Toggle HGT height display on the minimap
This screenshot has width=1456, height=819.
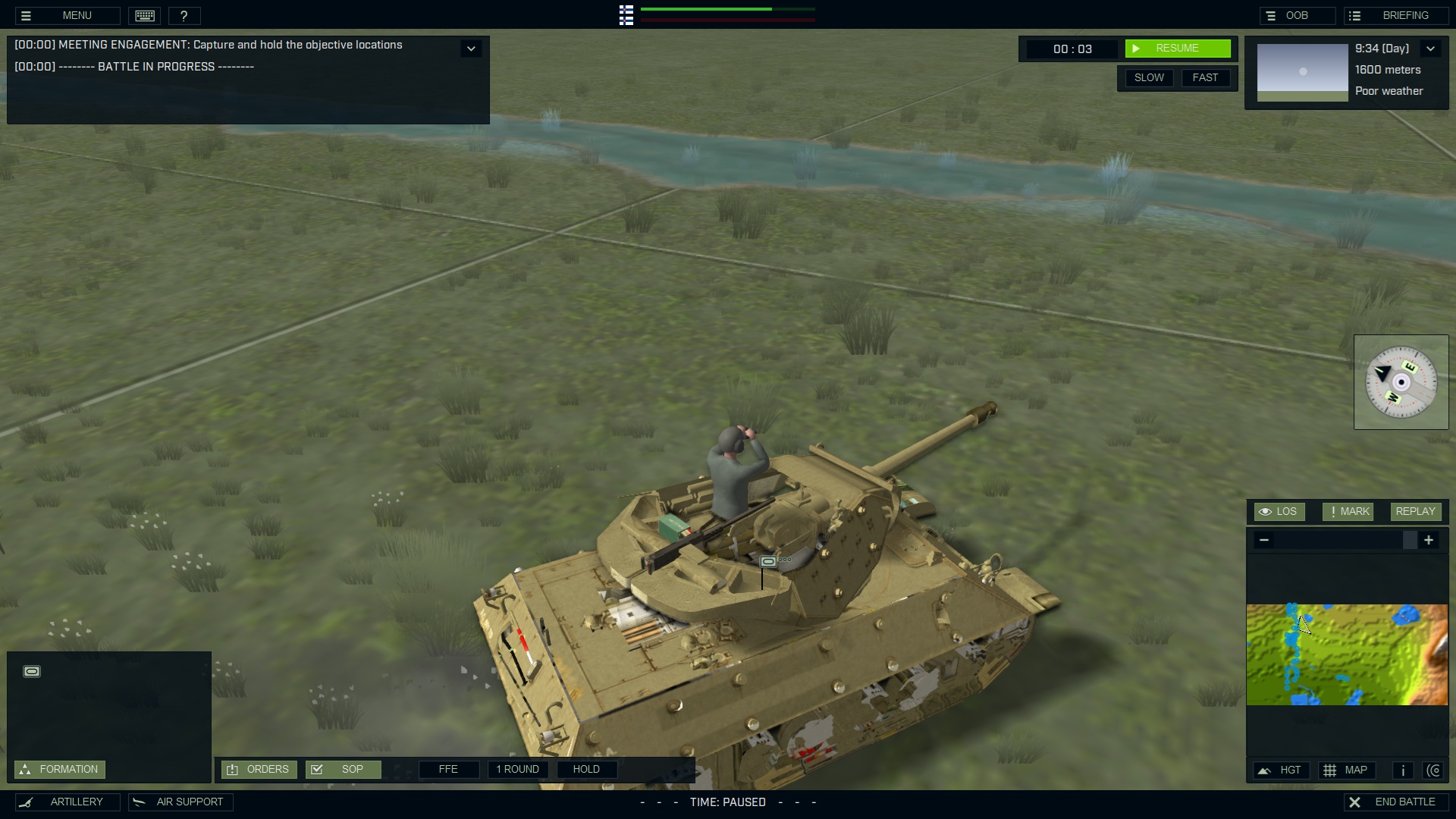click(x=1282, y=770)
